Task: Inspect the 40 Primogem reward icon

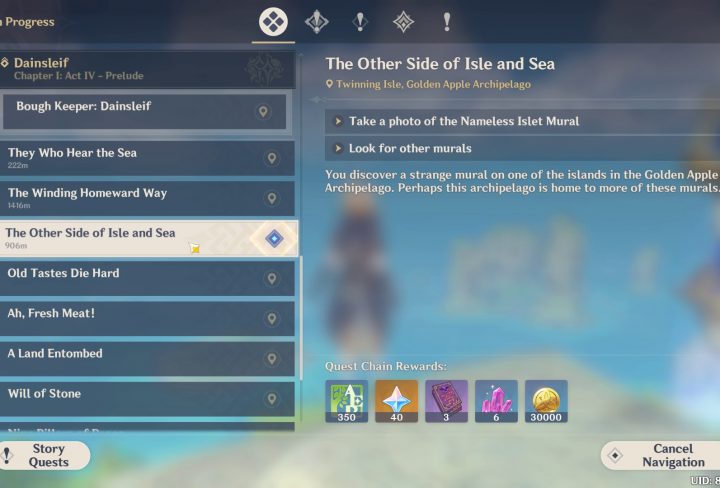Action: pos(396,401)
